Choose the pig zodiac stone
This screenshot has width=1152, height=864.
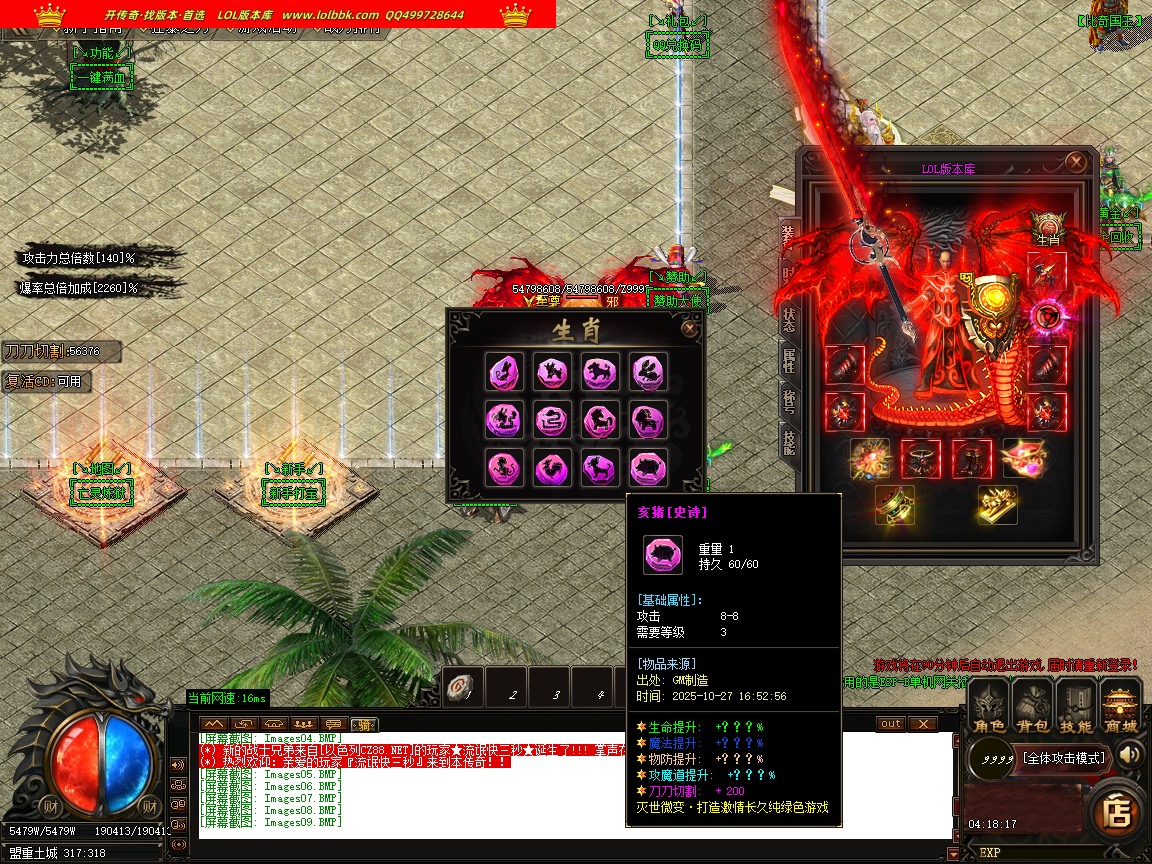(x=649, y=467)
